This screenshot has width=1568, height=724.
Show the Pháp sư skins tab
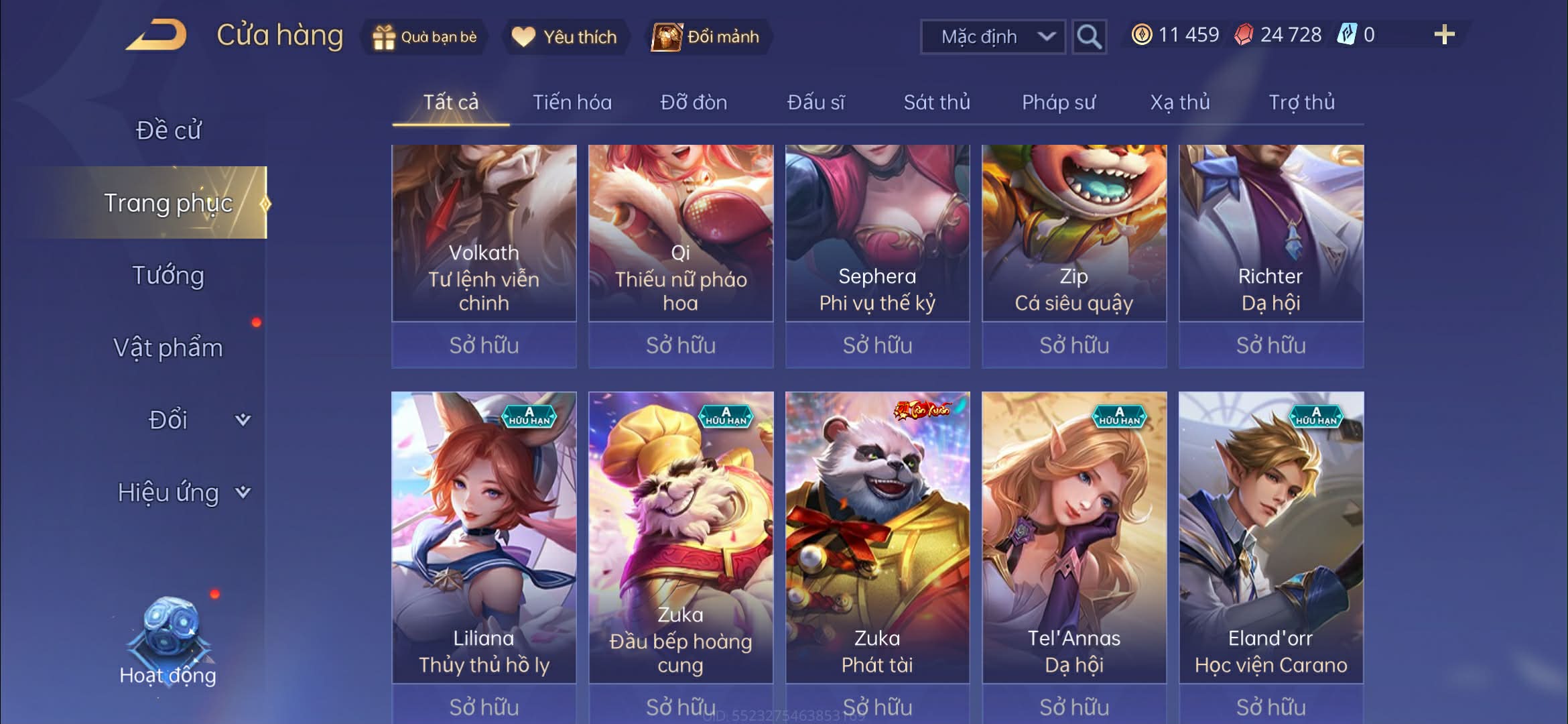[x=1058, y=103]
